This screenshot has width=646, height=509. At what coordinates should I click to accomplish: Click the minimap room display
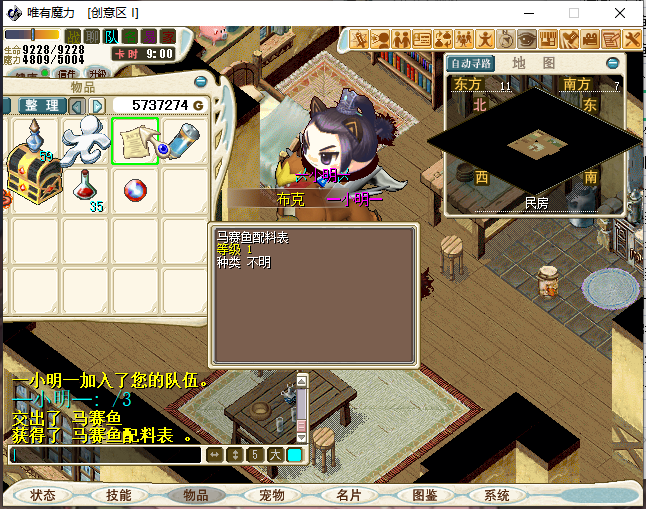(534, 146)
